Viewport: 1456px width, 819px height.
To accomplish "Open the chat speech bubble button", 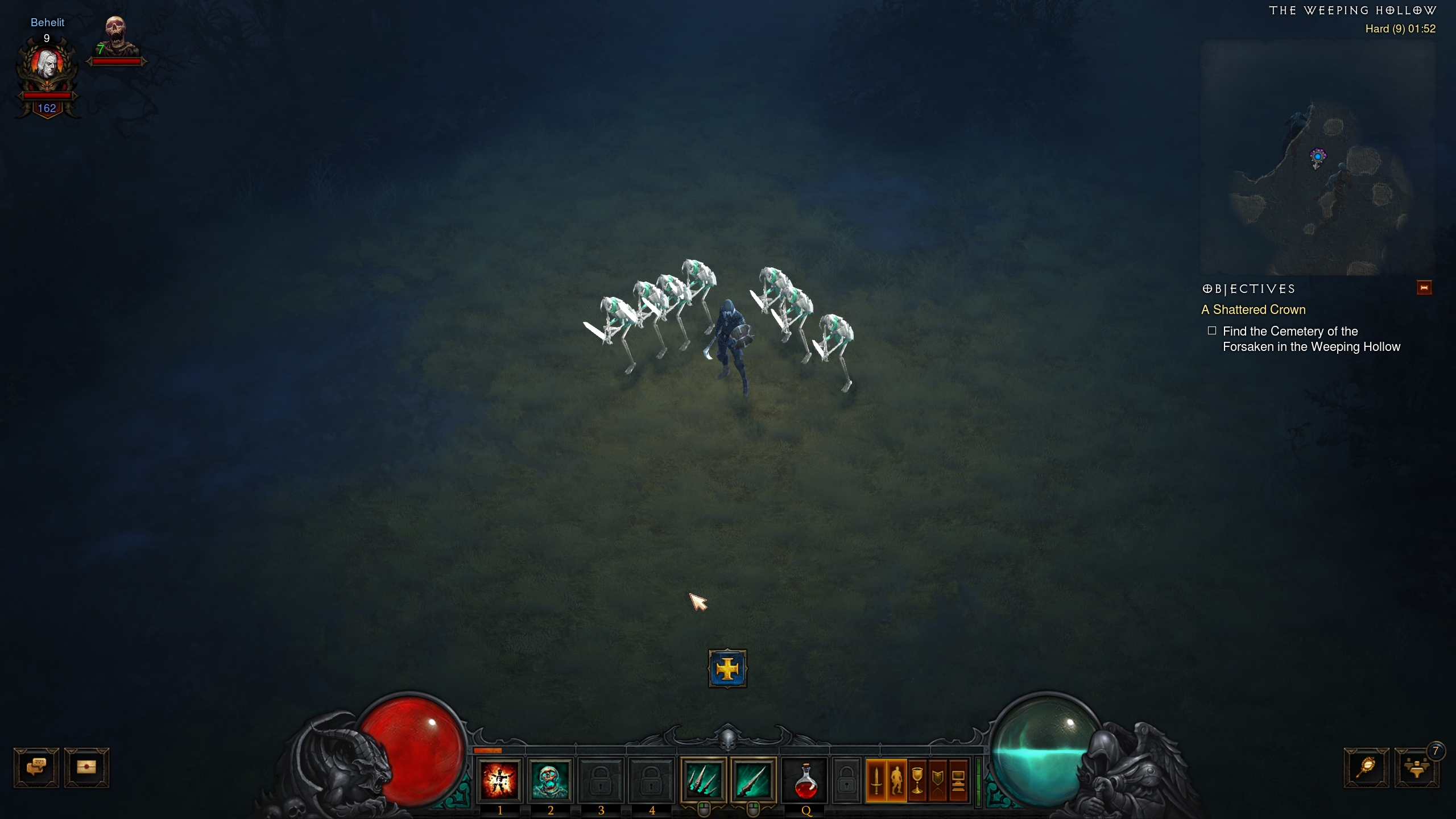I will tap(36, 767).
